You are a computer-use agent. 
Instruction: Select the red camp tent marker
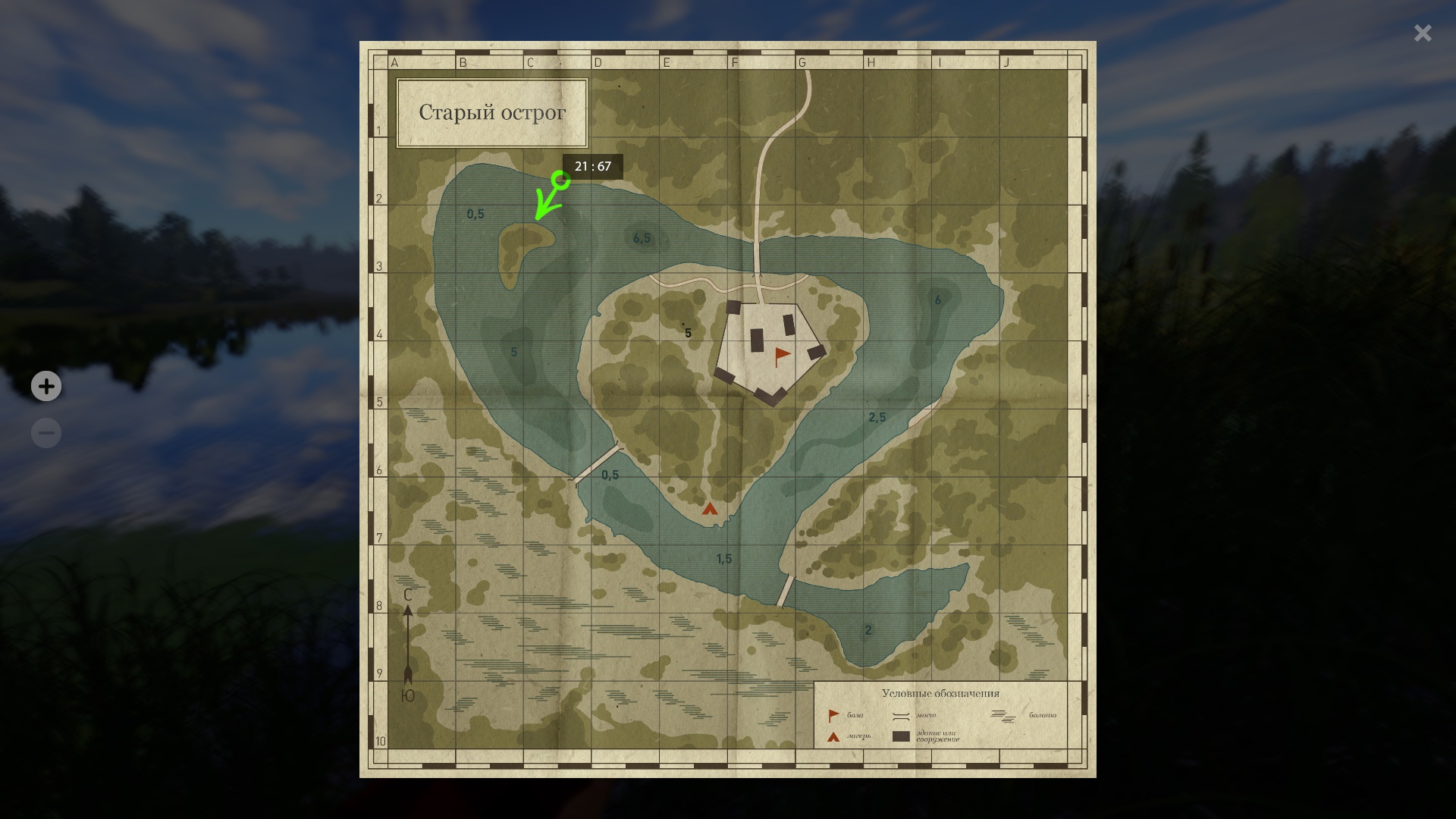[710, 509]
